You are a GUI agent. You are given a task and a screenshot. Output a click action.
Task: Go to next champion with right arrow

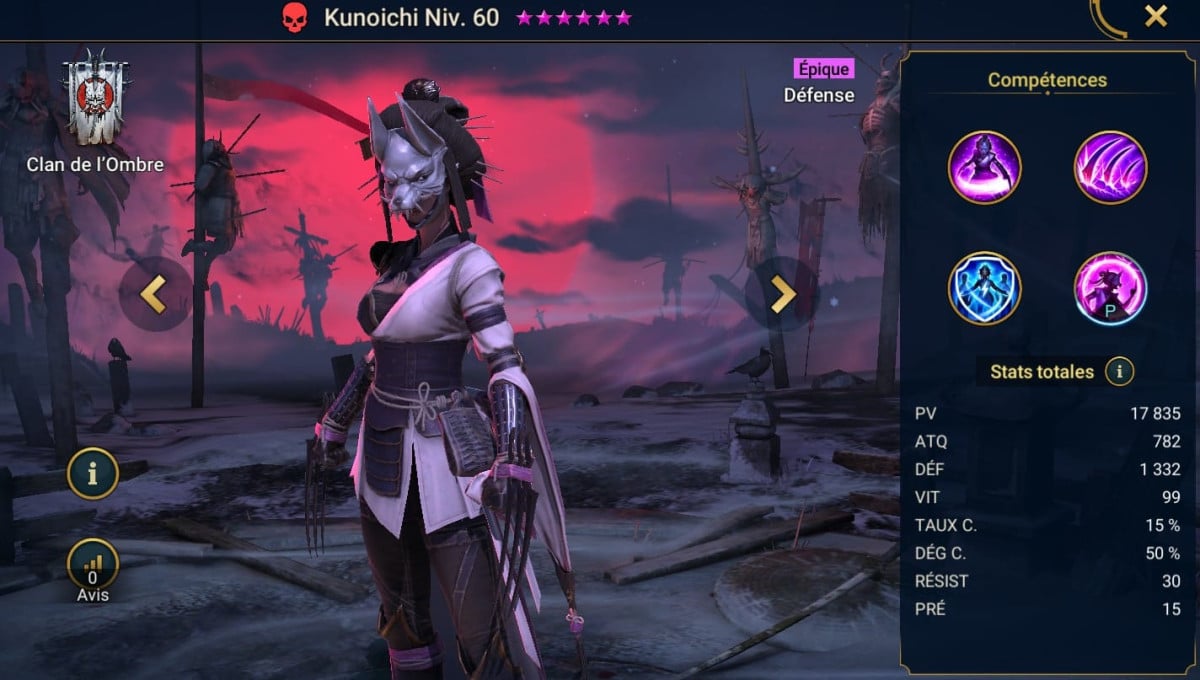click(x=781, y=294)
